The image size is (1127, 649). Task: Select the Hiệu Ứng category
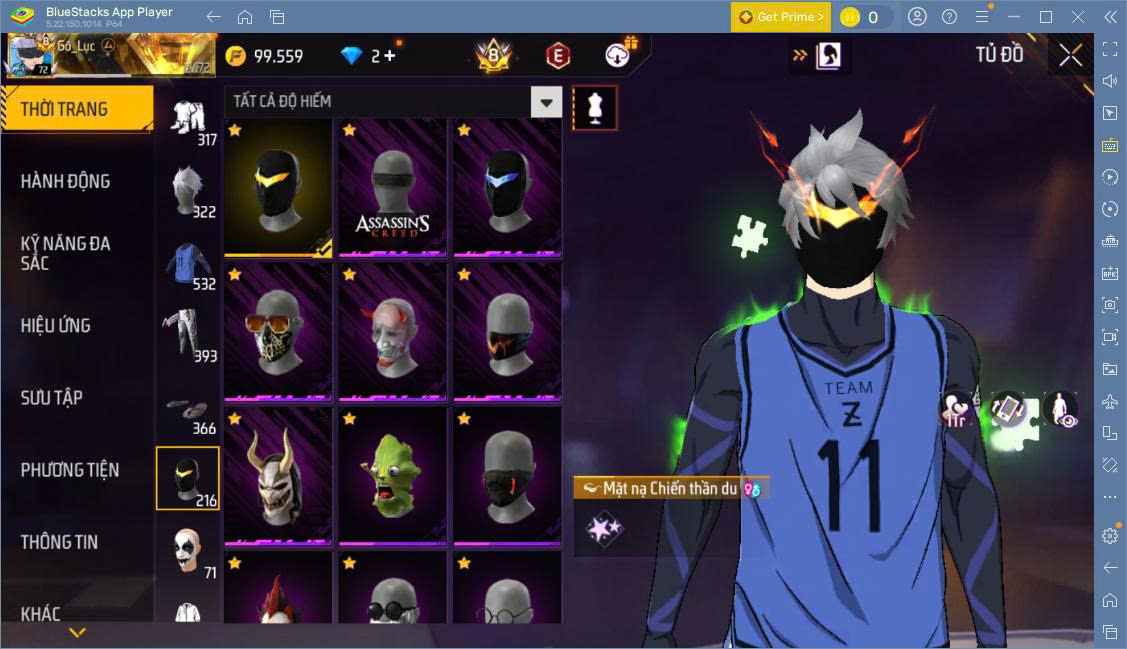point(56,326)
